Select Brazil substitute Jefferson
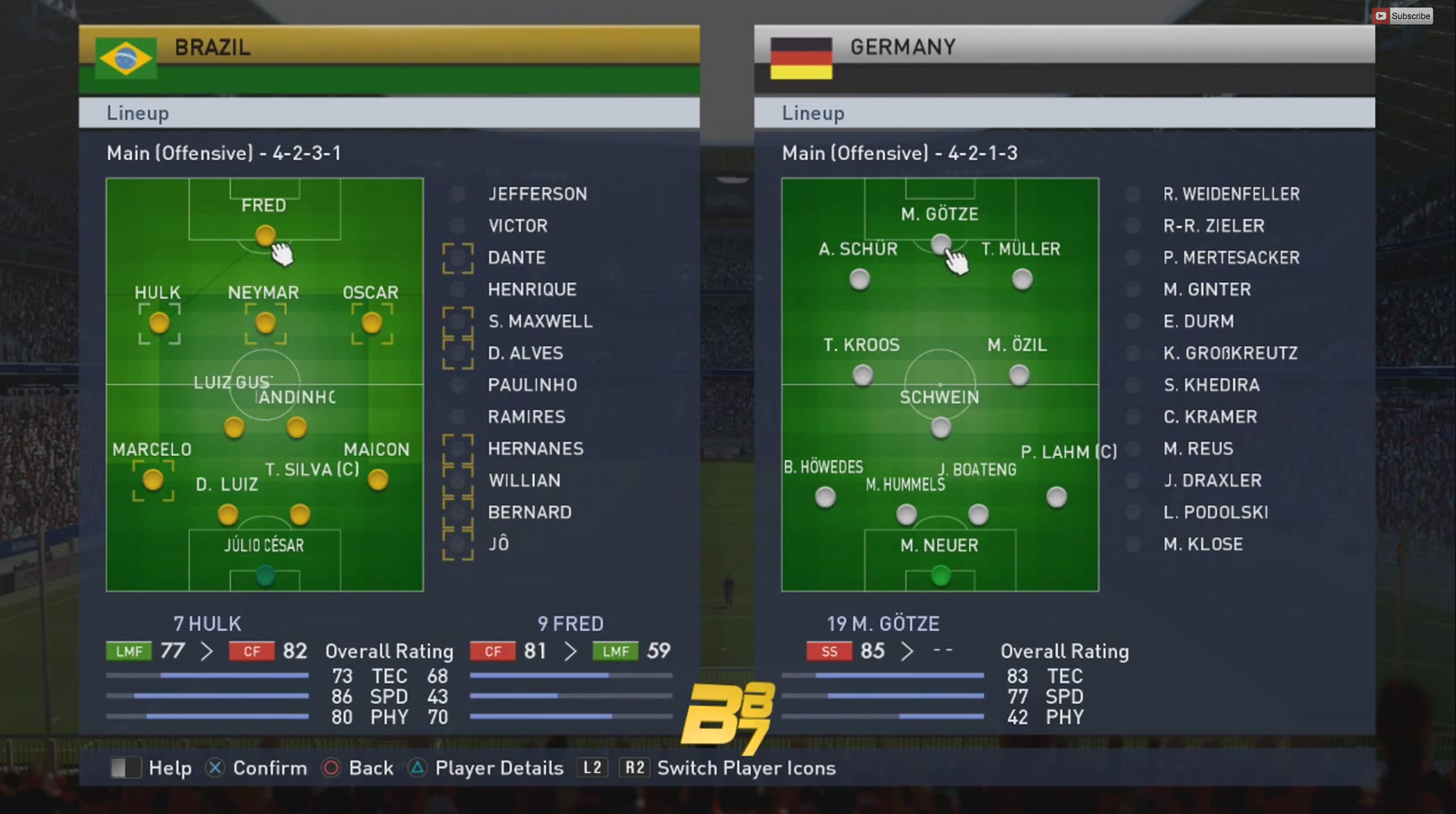This screenshot has width=1456, height=814. [x=537, y=194]
